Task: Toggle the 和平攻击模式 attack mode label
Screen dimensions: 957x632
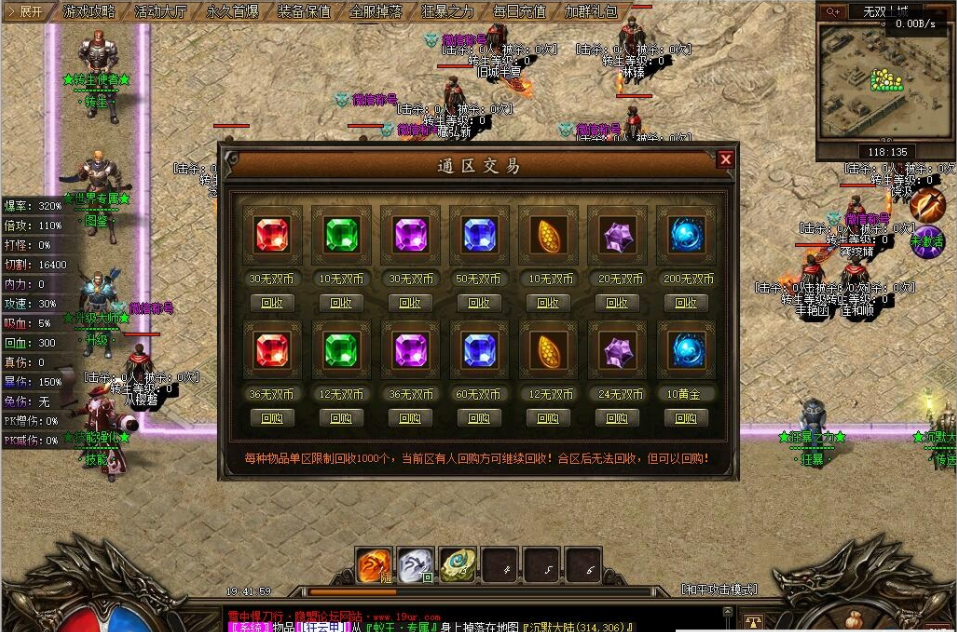Action: pyautogui.click(x=719, y=590)
